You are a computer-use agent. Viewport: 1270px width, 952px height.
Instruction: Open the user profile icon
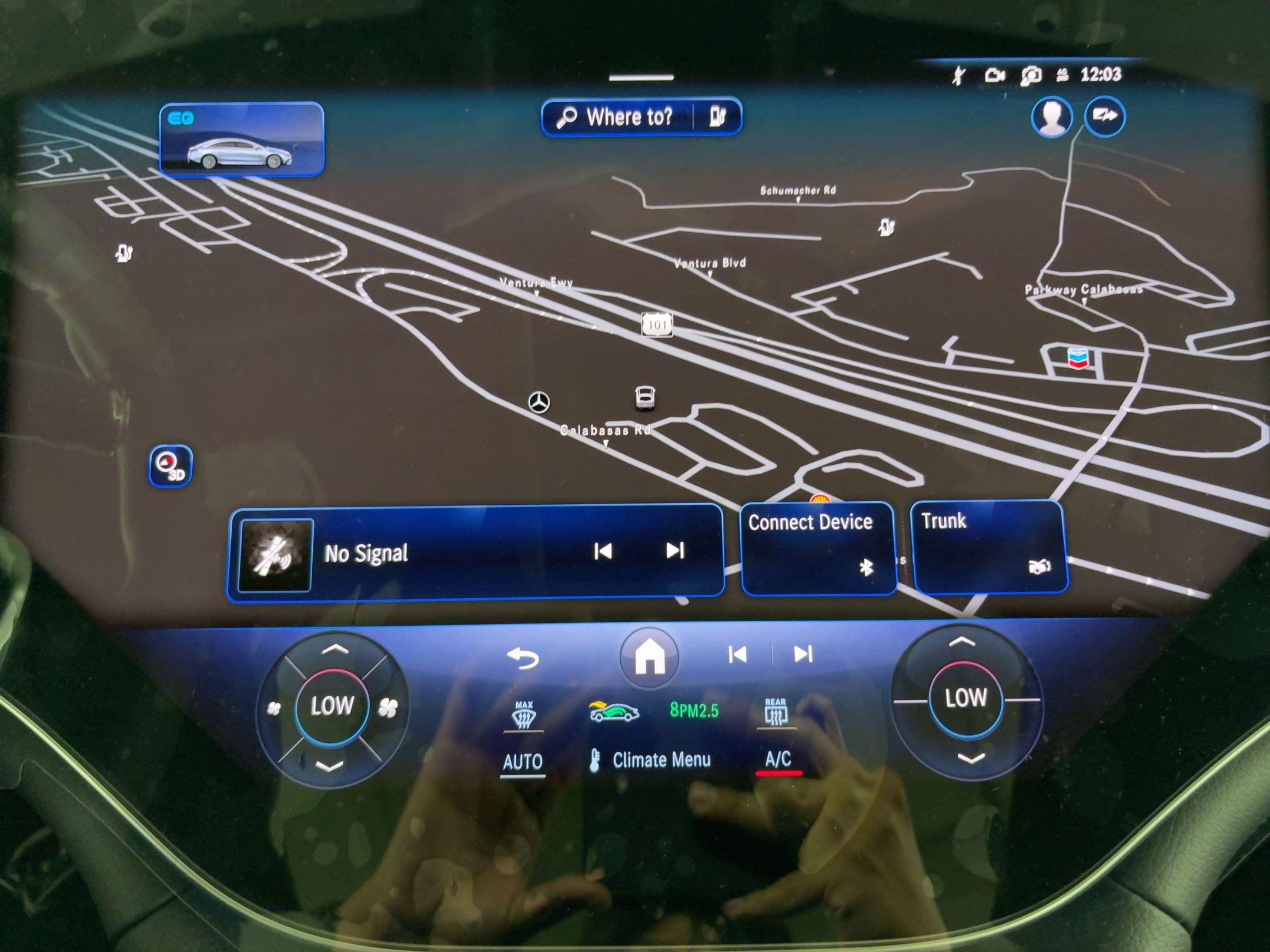coord(1051,117)
